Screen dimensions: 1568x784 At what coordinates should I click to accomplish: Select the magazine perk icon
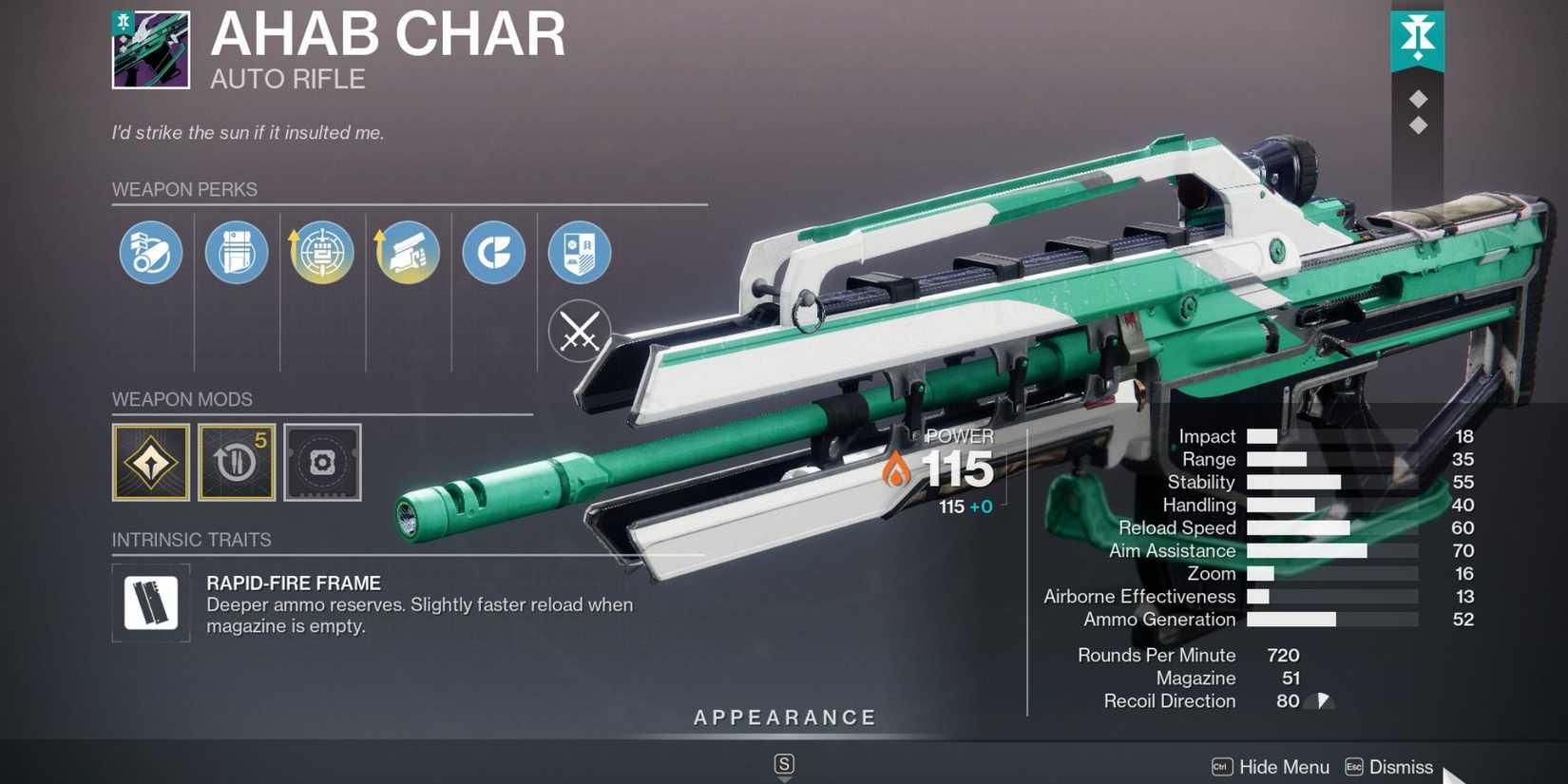[x=237, y=252]
